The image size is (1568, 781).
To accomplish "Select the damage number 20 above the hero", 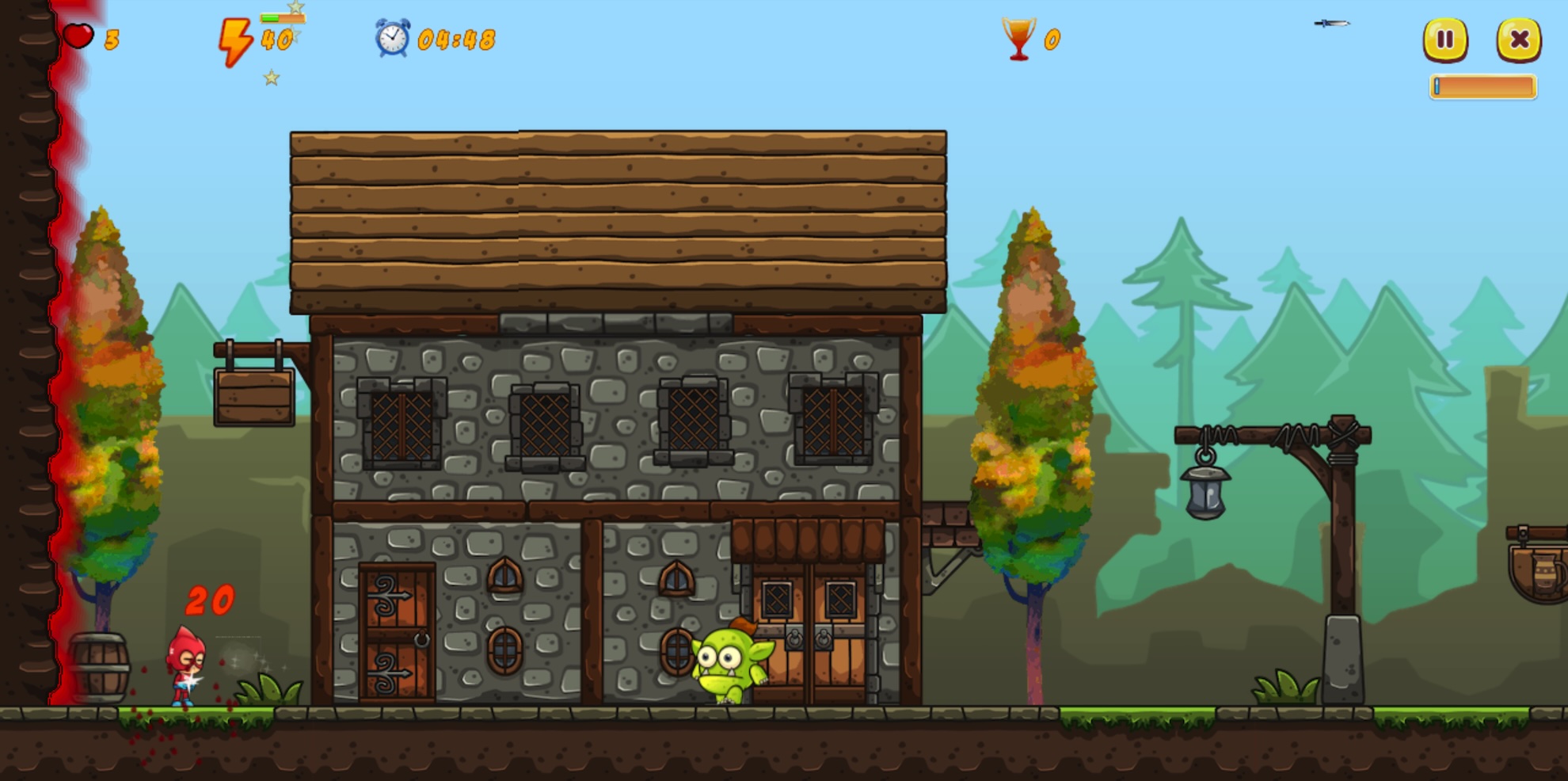I will [x=208, y=602].
